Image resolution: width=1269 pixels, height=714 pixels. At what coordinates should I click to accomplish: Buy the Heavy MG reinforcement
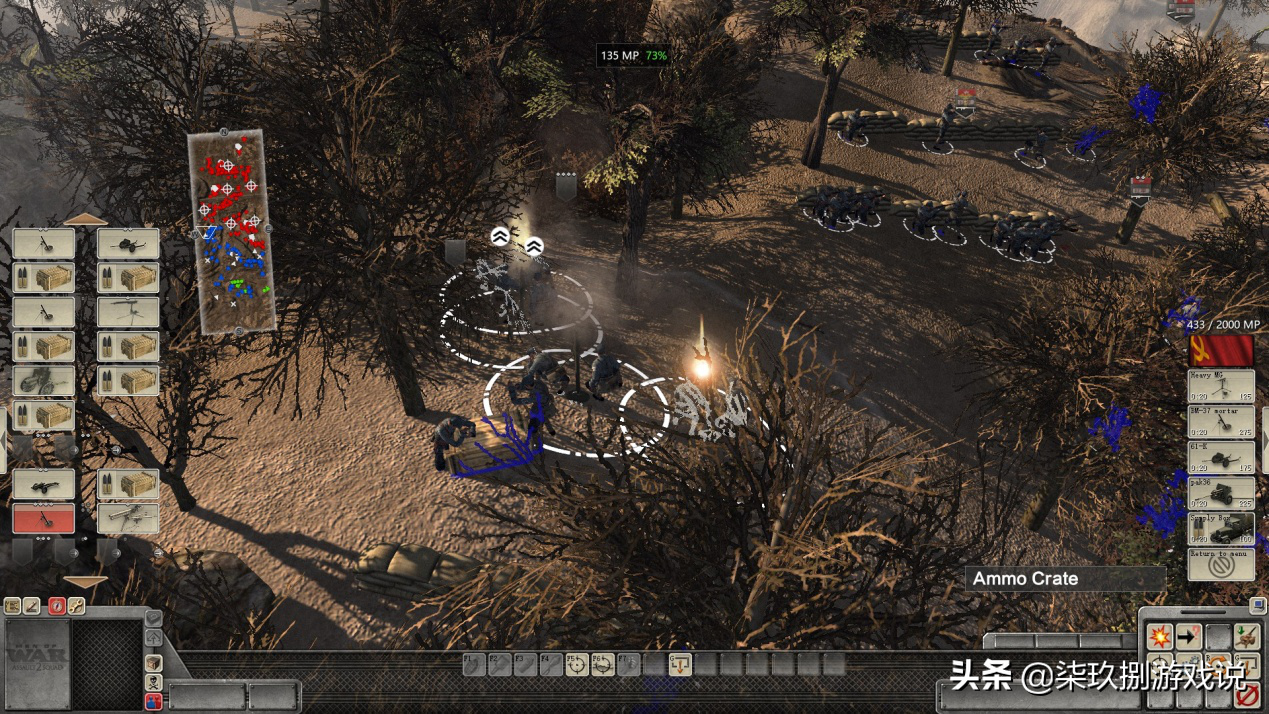(1220, 386)
